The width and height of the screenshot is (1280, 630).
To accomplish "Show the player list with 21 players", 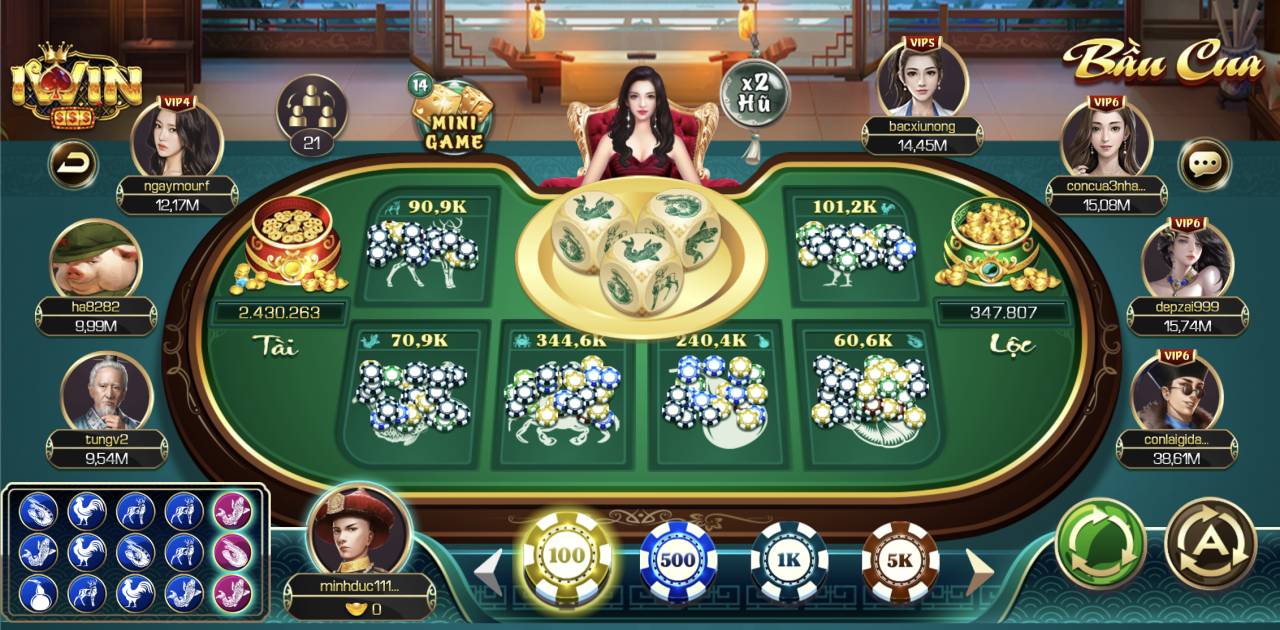I will pos(311,114).
